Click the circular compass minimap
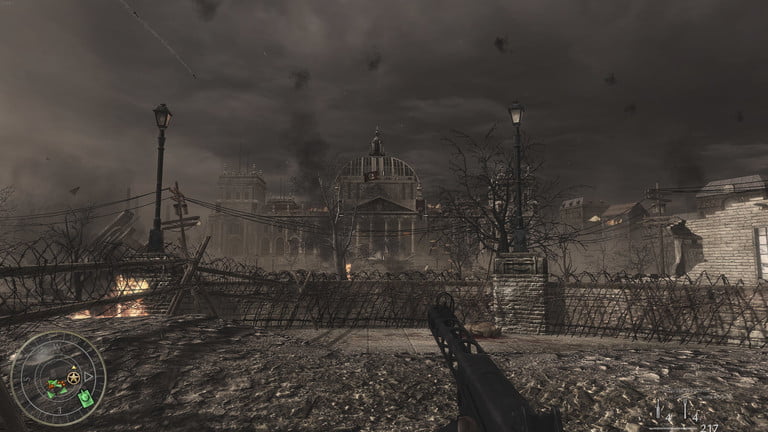Viewport: 768px width, 432px height. [x=57, y=378]
